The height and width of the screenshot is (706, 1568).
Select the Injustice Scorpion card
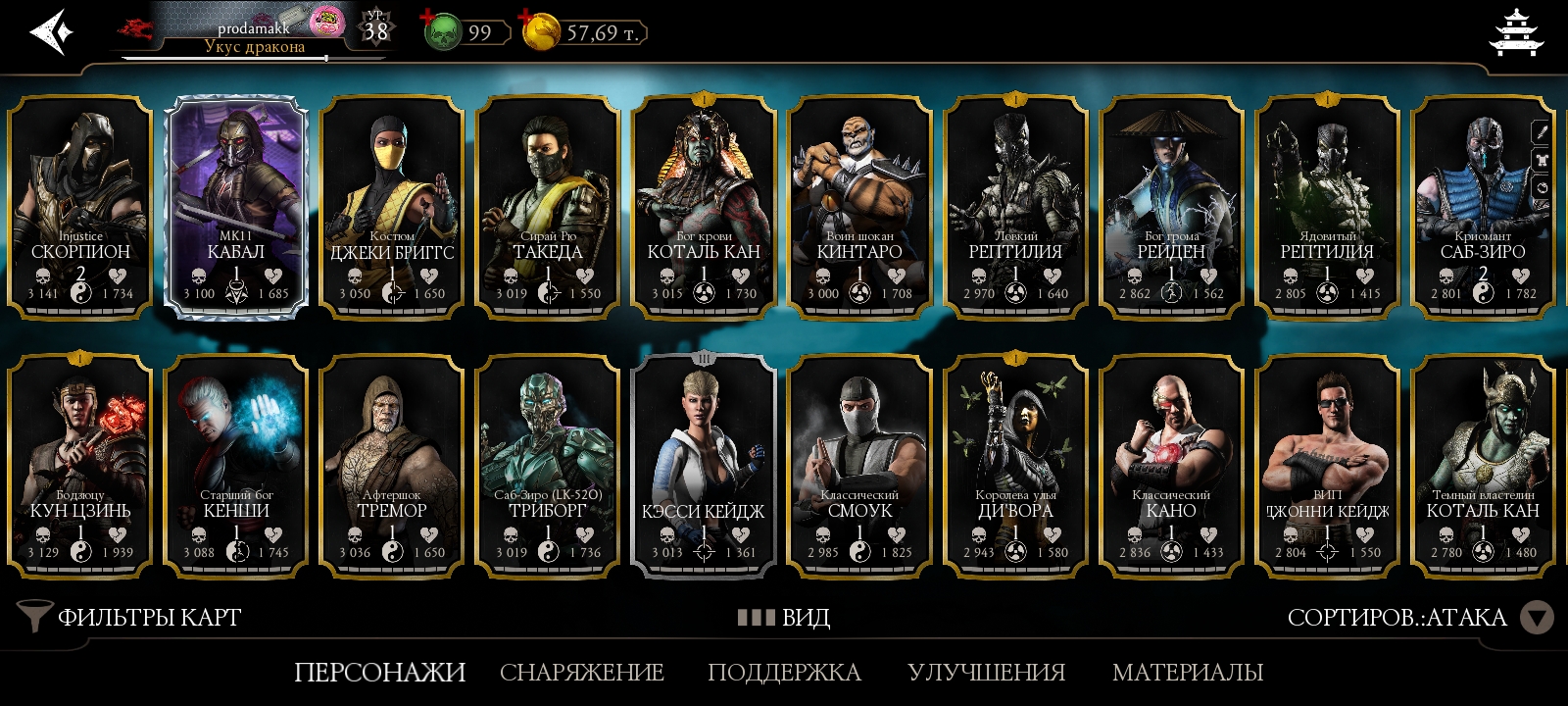(x=80, y=208)
